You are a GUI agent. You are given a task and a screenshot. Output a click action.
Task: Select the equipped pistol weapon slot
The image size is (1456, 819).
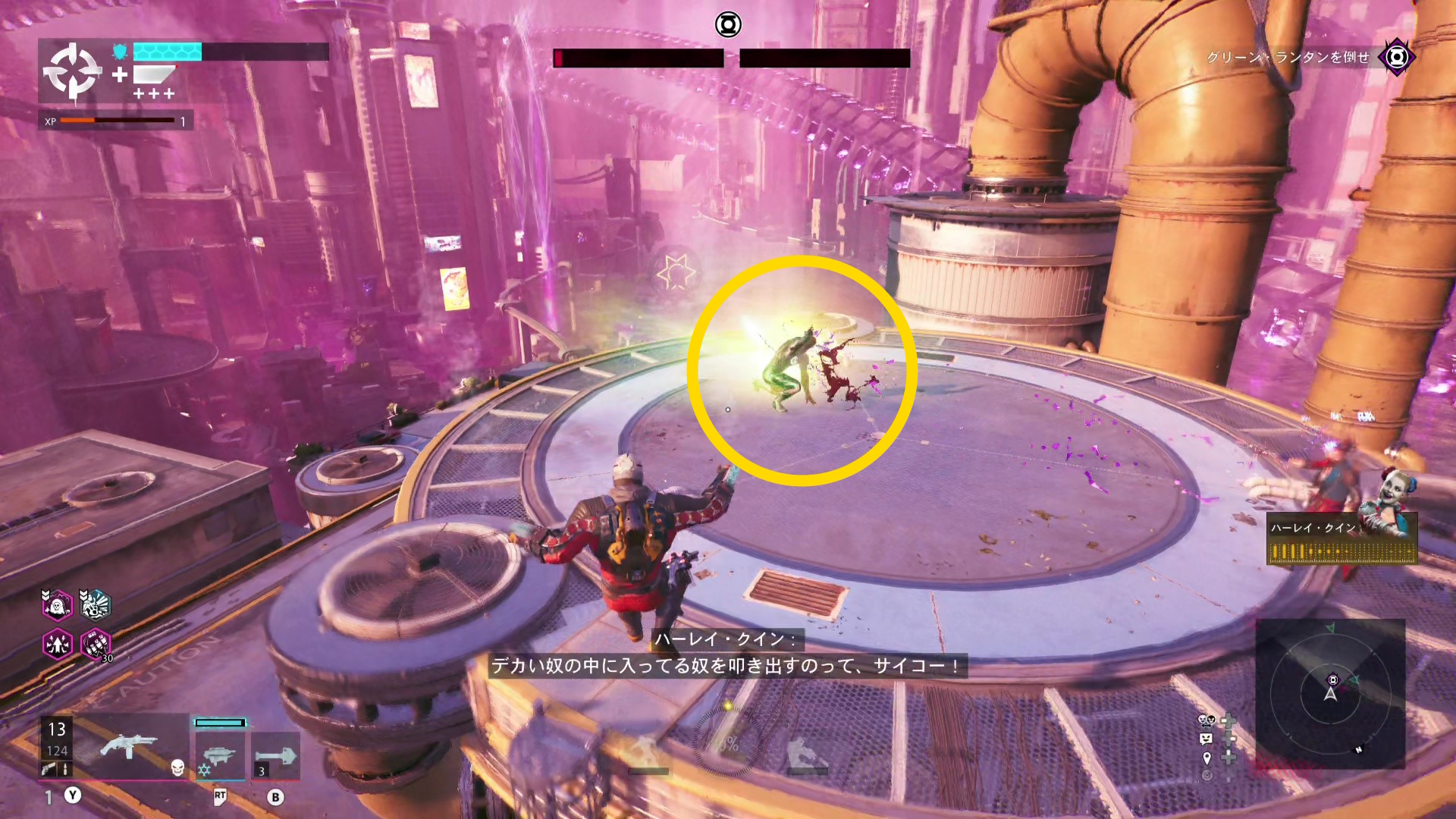127,747
